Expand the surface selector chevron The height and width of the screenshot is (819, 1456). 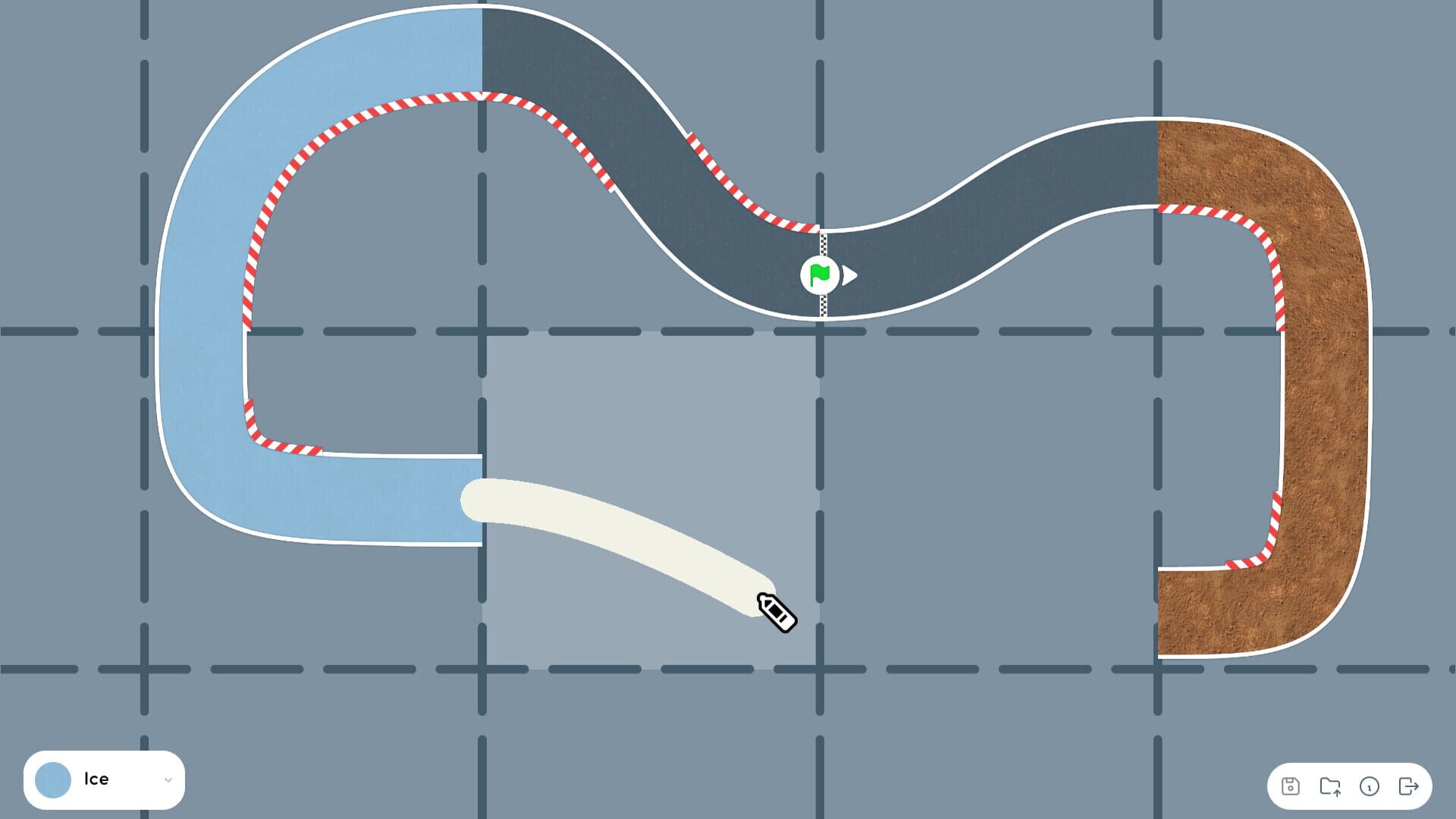(x=169, y=779)
